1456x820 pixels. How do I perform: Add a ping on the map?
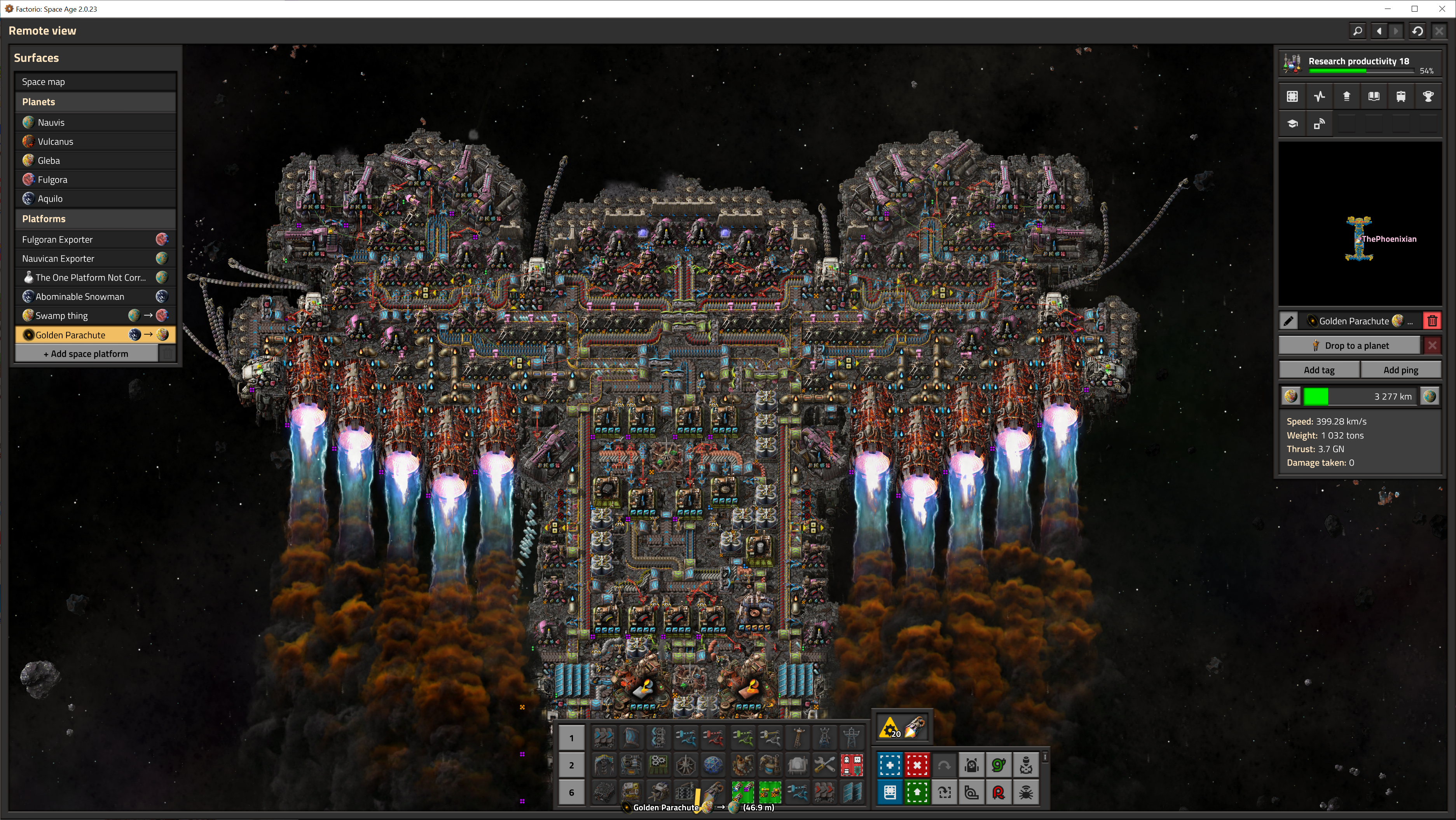click(1400, 370)
